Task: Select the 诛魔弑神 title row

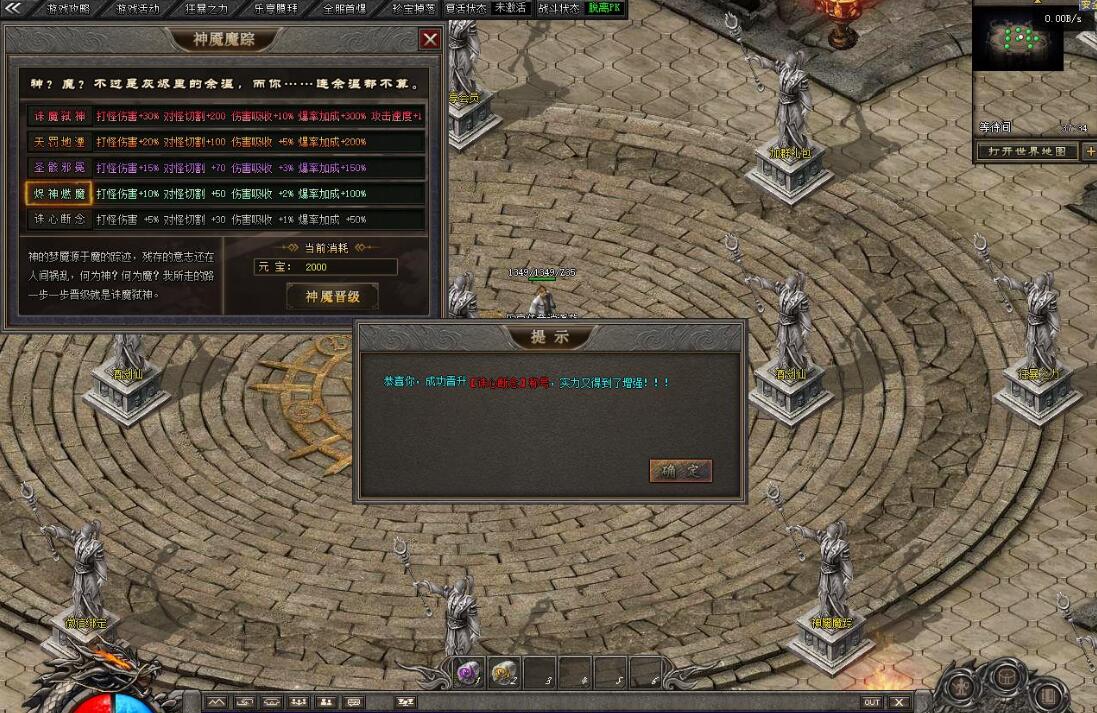Action: [x=60, y=116]
